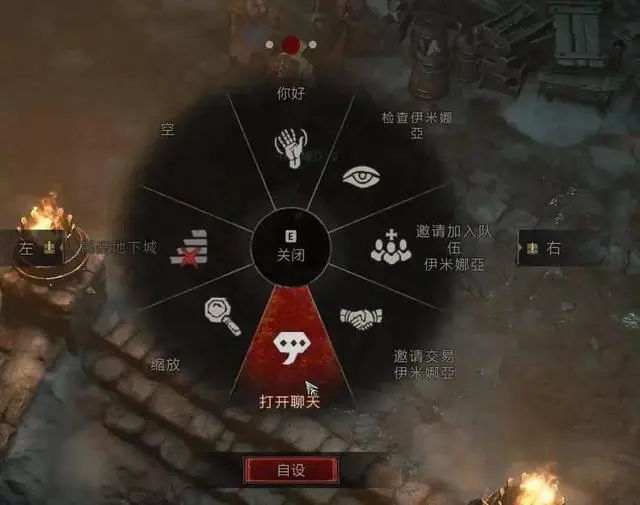Select the 你好 wave emote

tap(289, 147)
